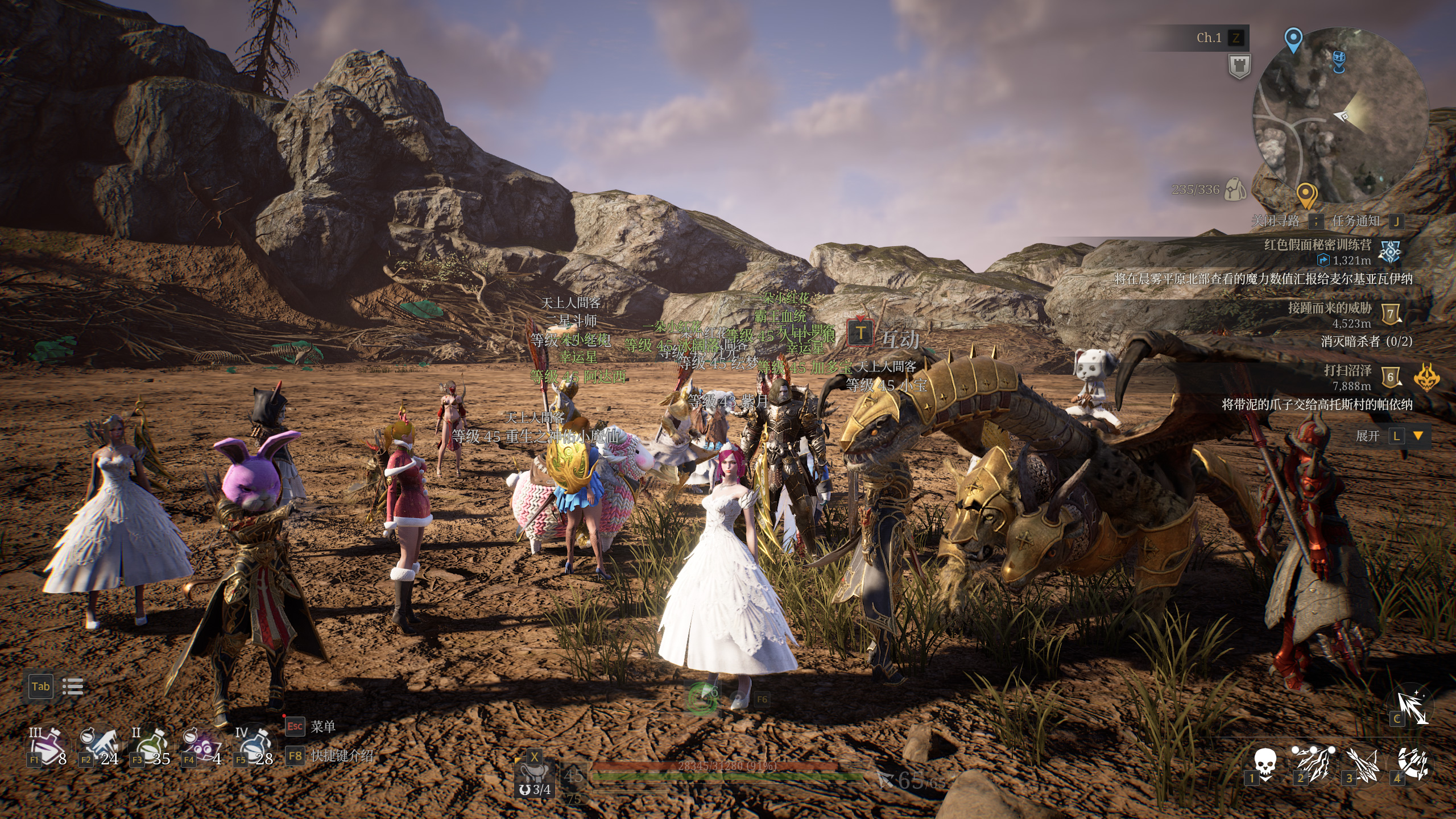Select the 红色假面秘密训练营 quest entry
The width and height of the screenshot is (1456, 819).
click(1317, 245)
